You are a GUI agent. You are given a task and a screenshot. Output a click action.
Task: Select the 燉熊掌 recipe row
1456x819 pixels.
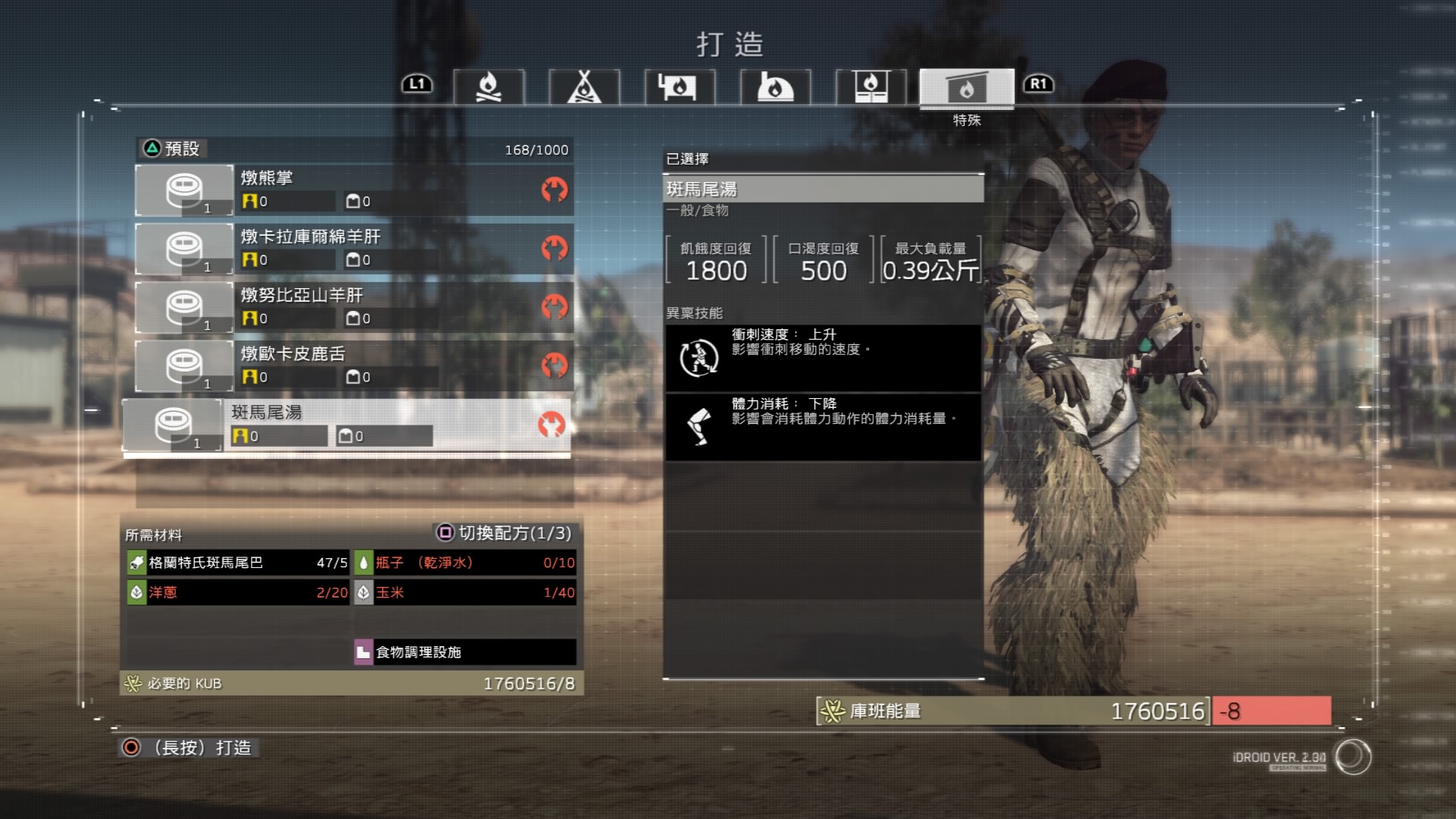pos(354,190)
